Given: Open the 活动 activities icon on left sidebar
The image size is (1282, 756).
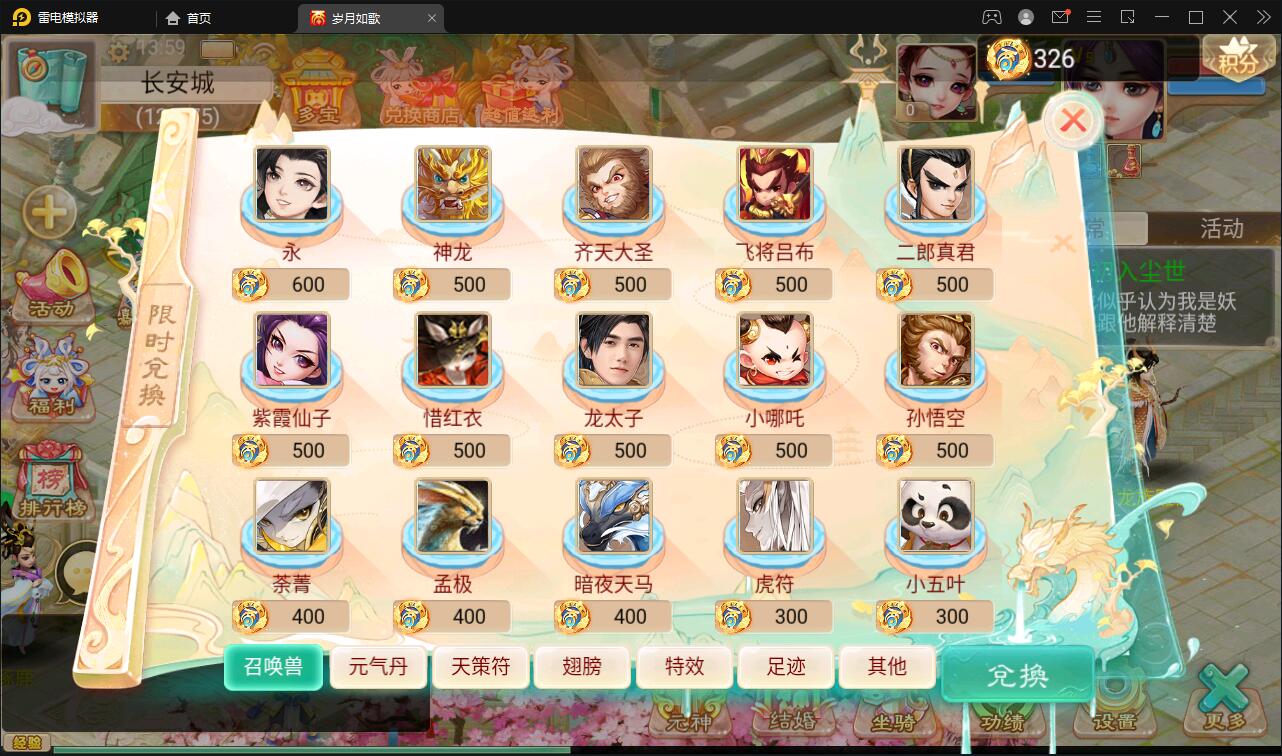Looking at the screenshot, I should pyautogui.click(x=52, y=295).
